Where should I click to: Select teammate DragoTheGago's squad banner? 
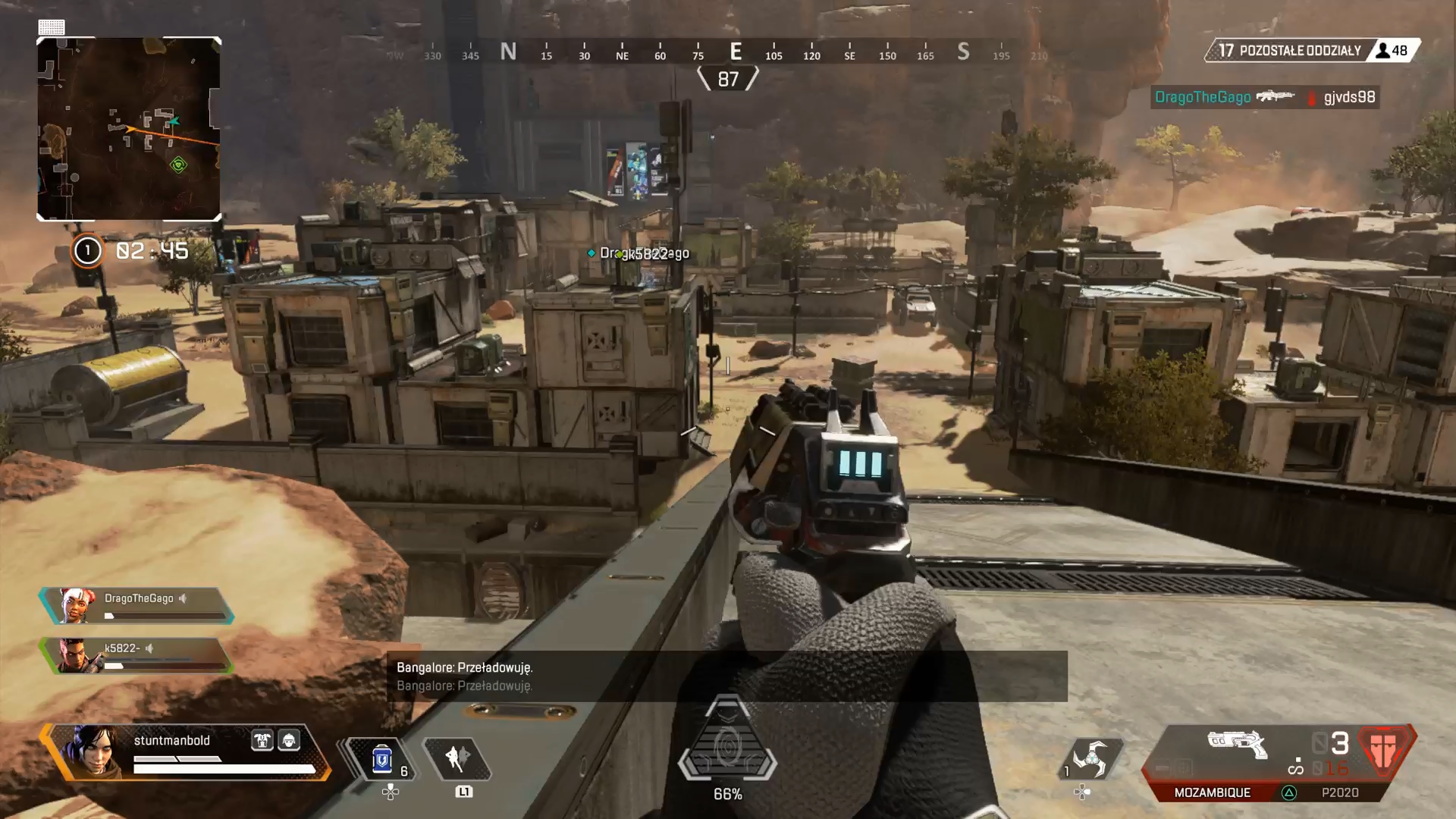coord(137,606)
